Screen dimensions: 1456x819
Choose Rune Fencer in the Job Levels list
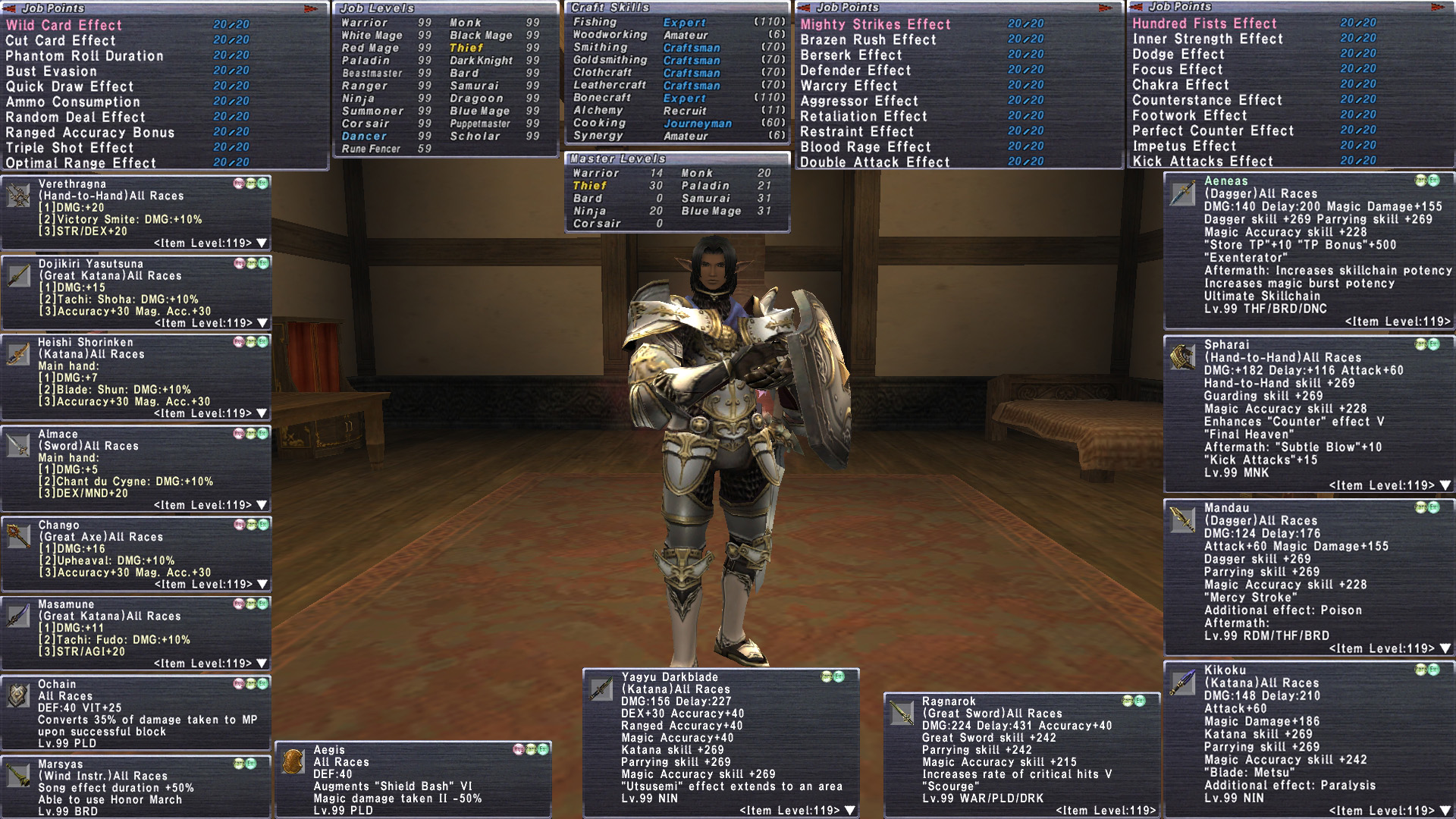[371, 149]
